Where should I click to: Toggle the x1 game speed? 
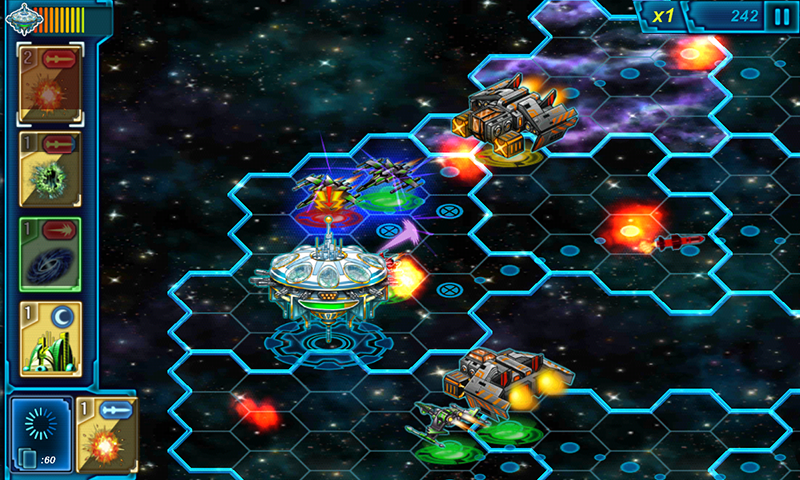coord(663,15)
